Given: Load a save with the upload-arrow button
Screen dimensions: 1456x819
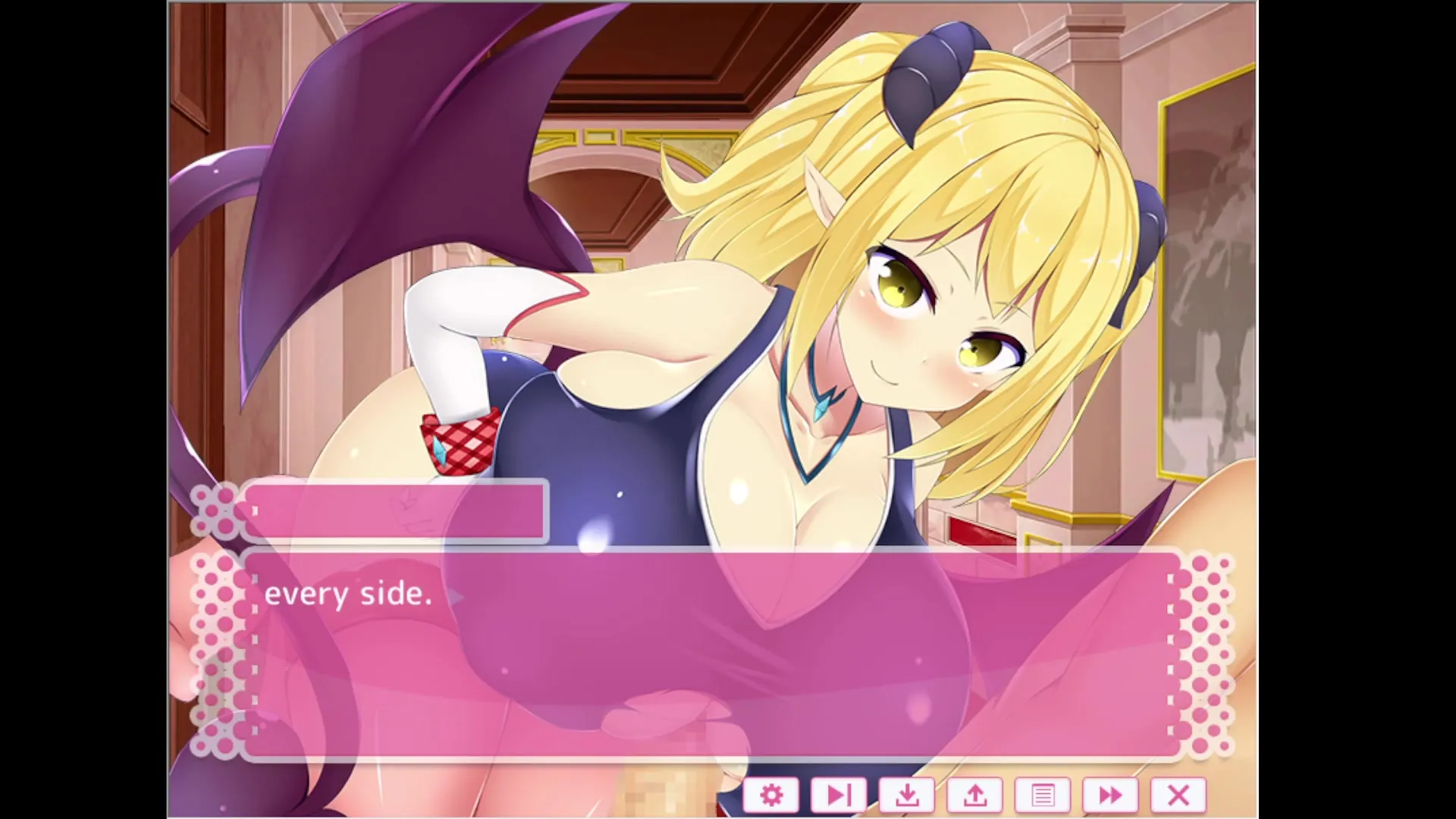Looking at the screenshot, I should pos(975,795).
